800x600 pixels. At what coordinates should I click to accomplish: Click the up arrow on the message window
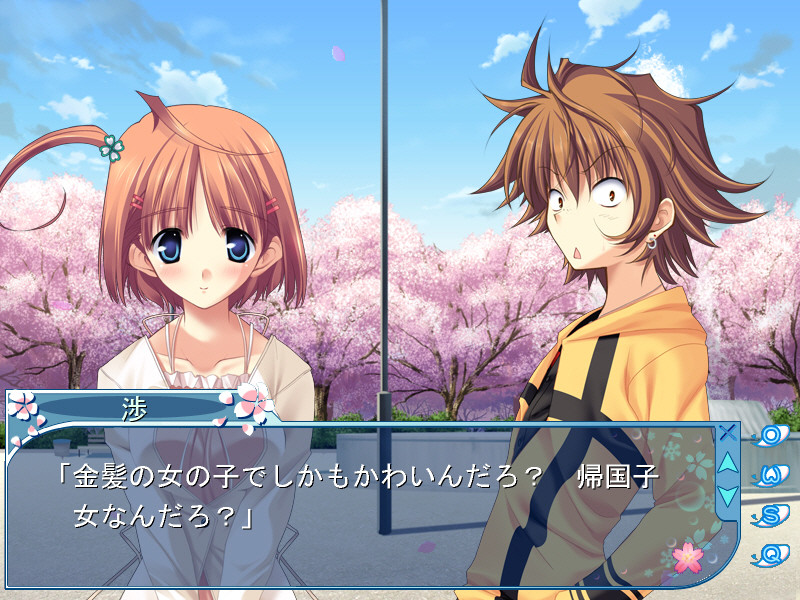click(x=728, y=463)
